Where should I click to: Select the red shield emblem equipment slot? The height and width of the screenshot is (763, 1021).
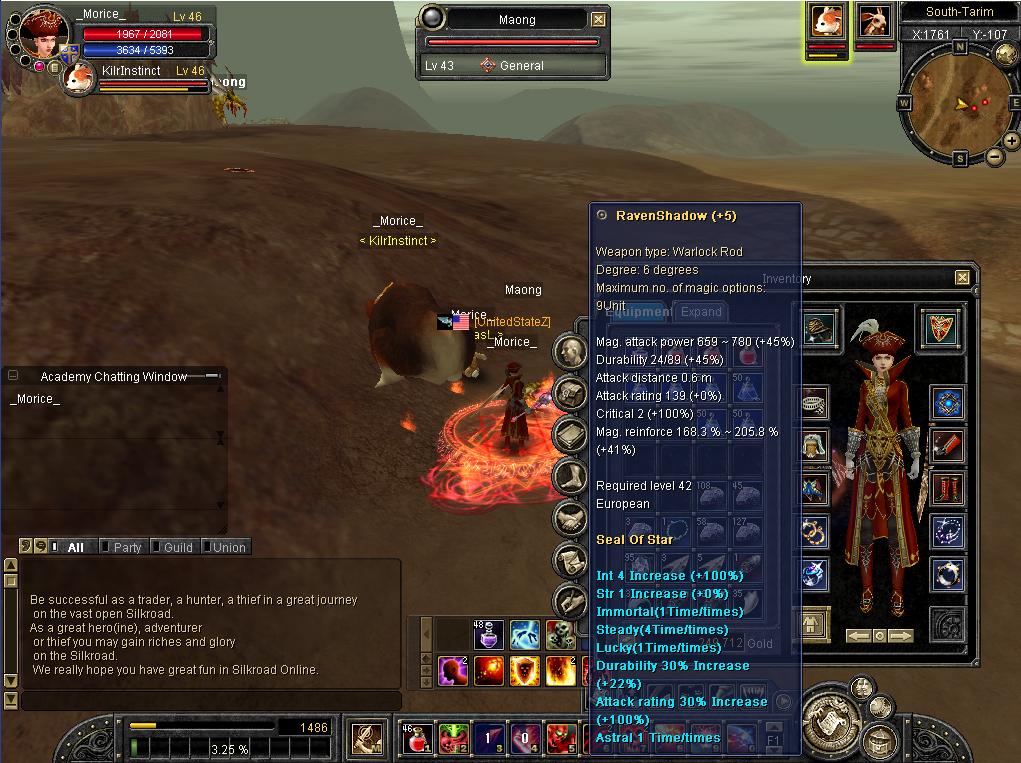(939, 327)
